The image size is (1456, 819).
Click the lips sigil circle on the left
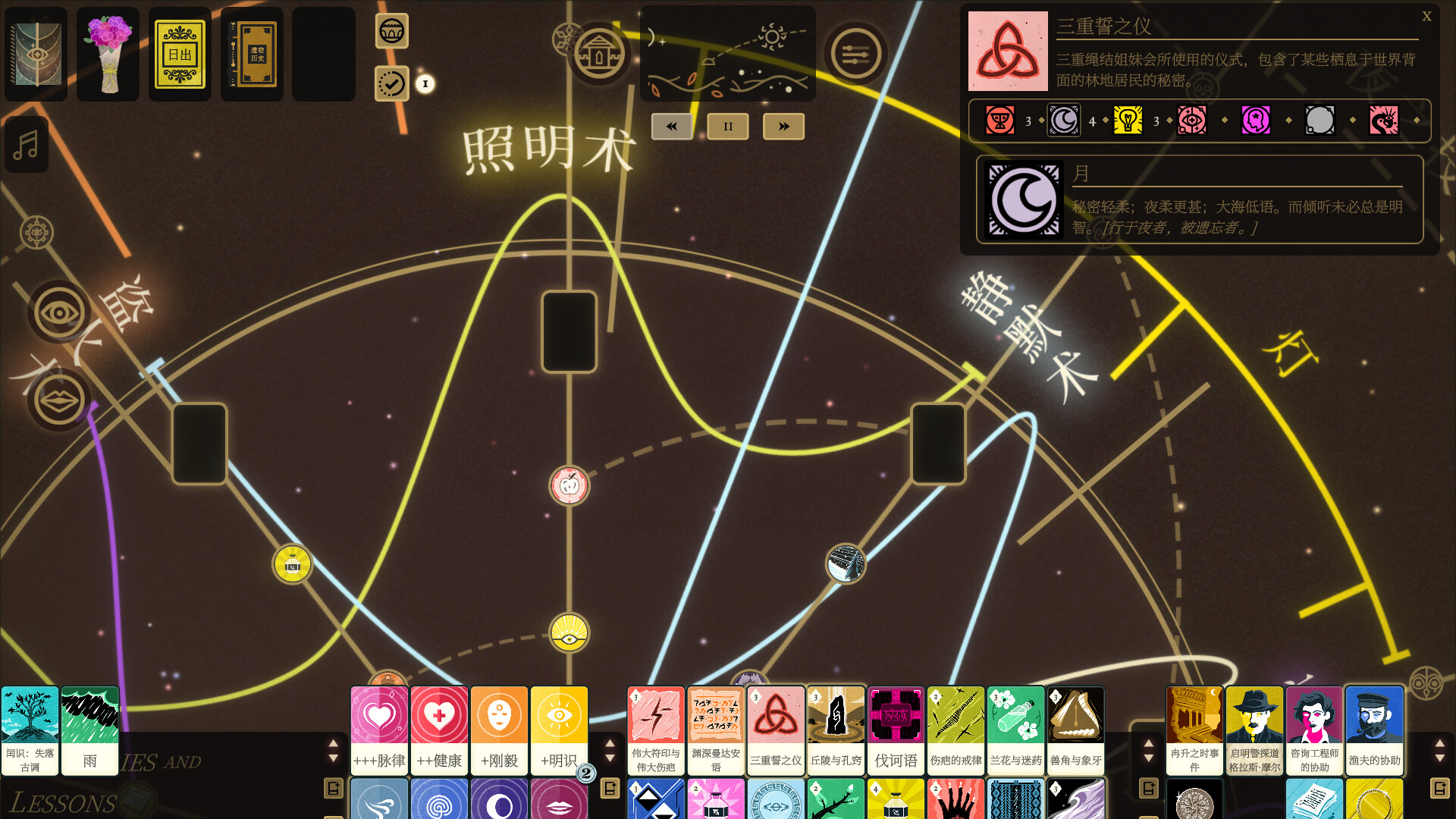(58, 400)
